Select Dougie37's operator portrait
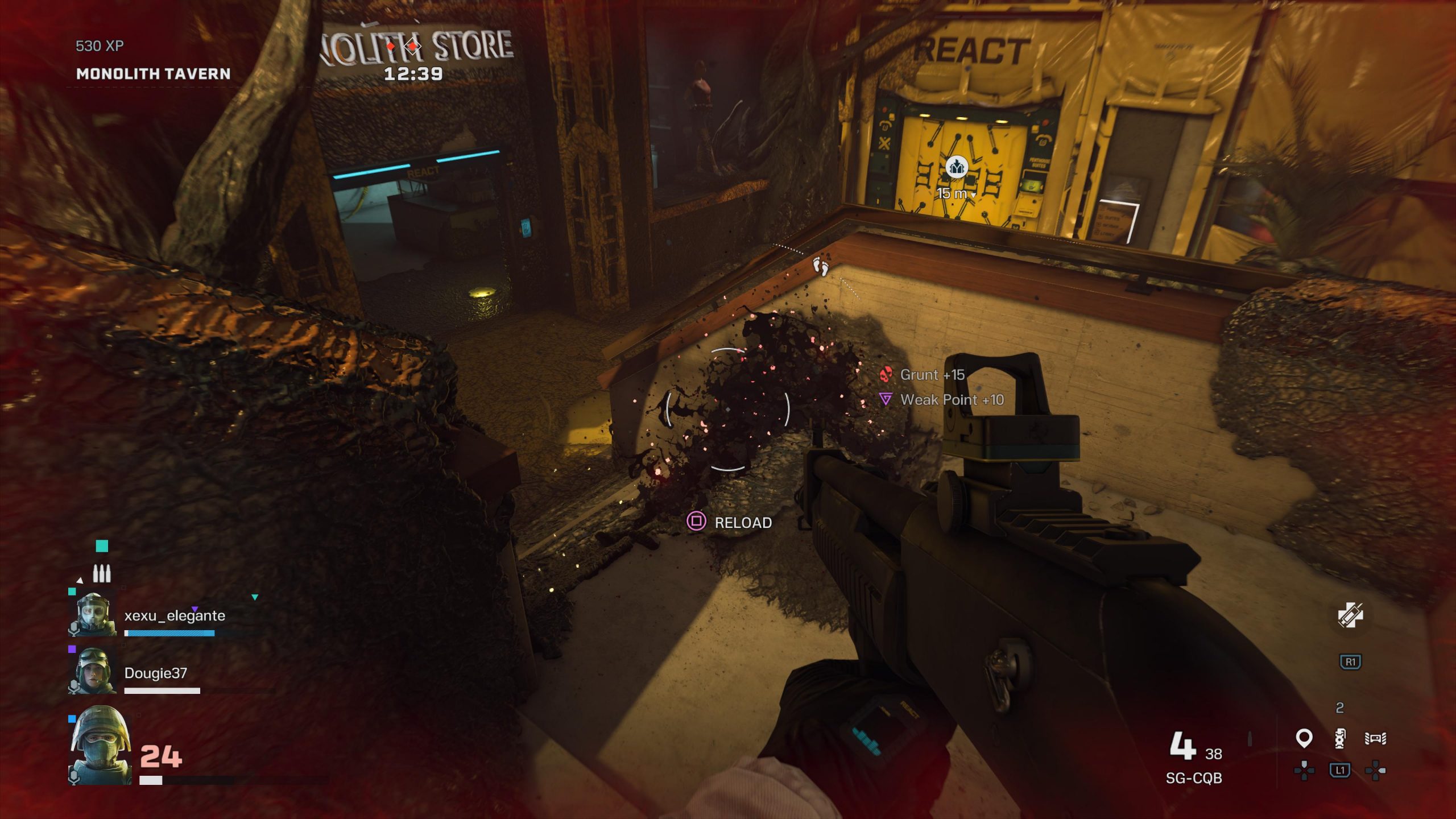Screen dimensions: 1456x819 tap(93, 671)
